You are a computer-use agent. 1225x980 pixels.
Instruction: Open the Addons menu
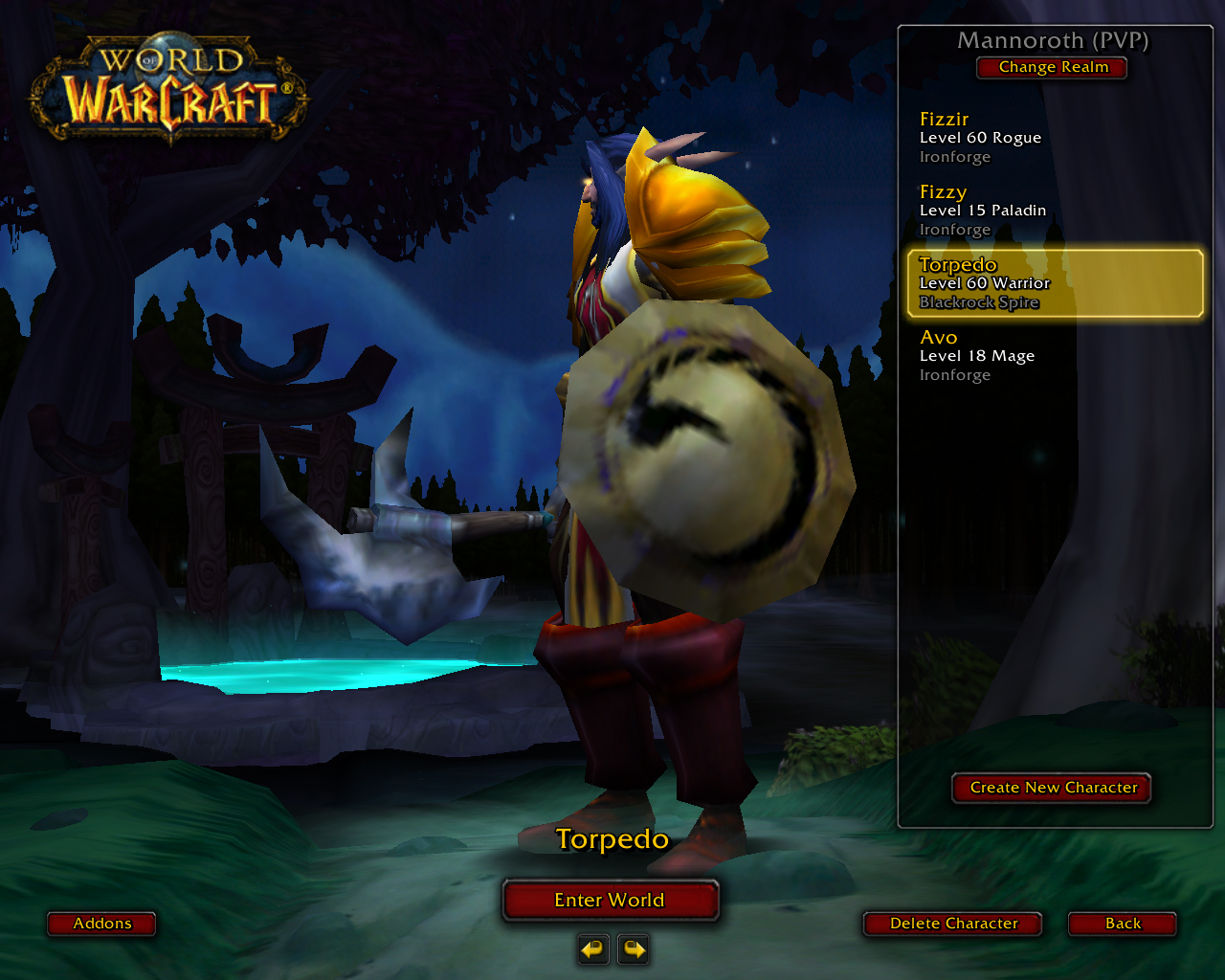(101, 924)
